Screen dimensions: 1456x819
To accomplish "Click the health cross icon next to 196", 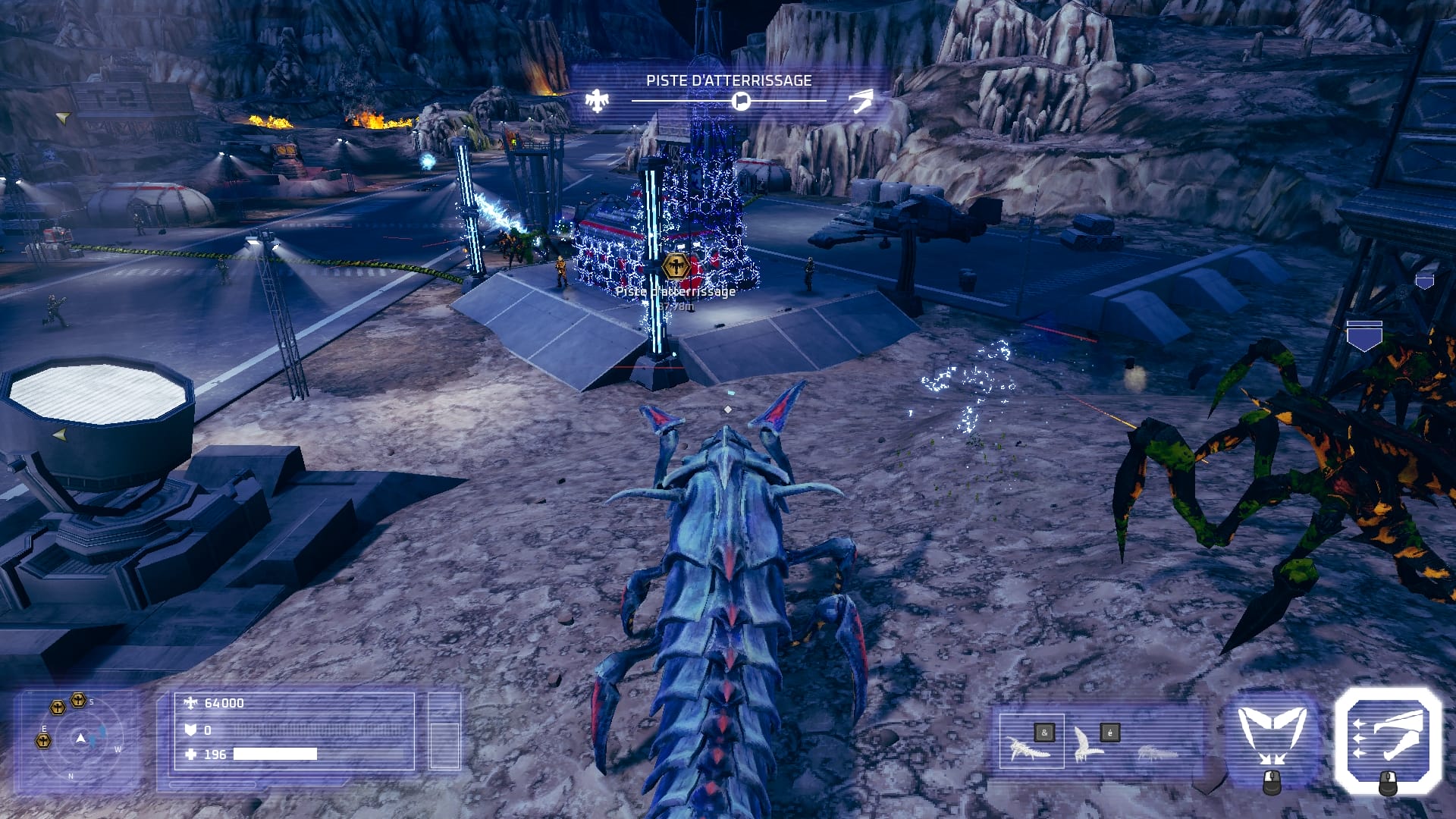I will (x=192, y=754).
